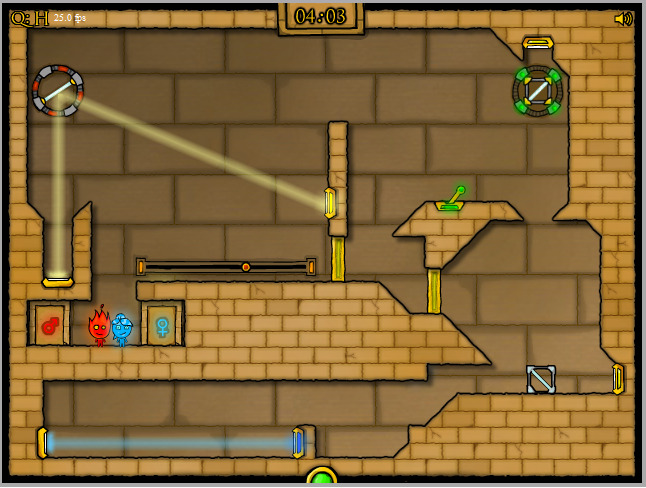Toggle the Q: H graphics quality setting
Image resolution: width=646 pixels, height=488 pixels.
tap(29, 18)
